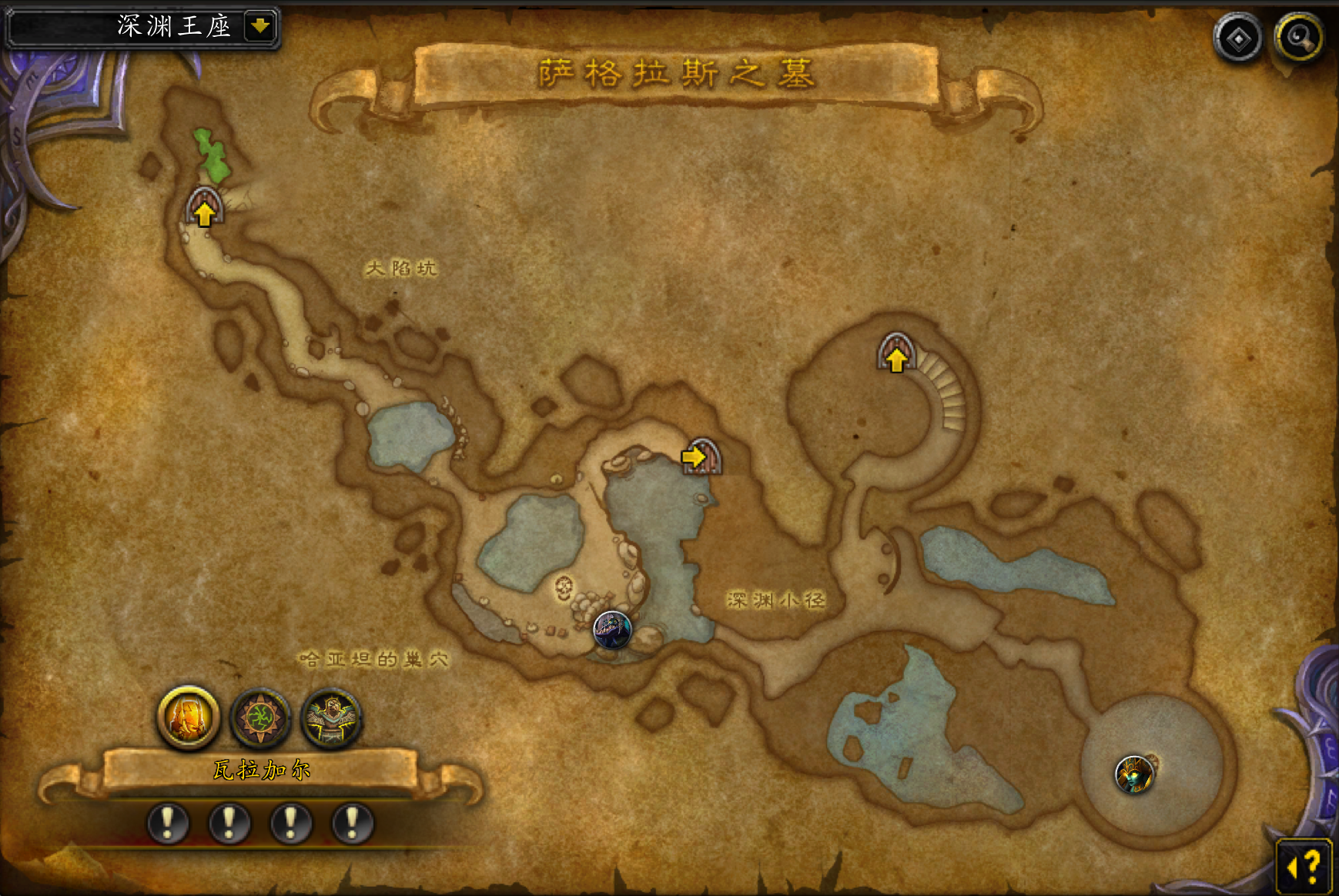Click the green rune ability icon
This screenshot has width=1339, height=896.
tap(260, 719)
